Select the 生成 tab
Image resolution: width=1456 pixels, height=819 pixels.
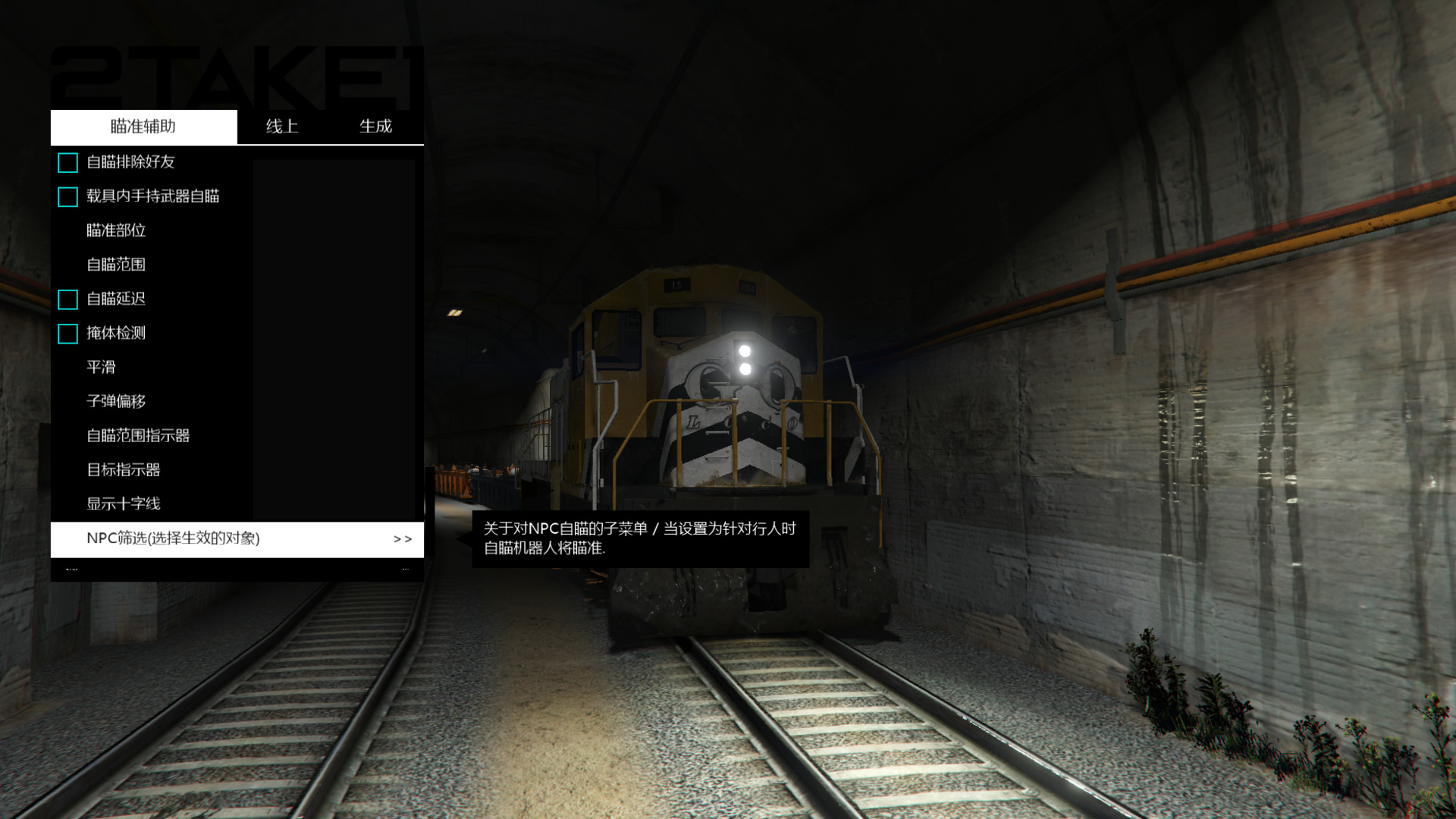[375, 127]
